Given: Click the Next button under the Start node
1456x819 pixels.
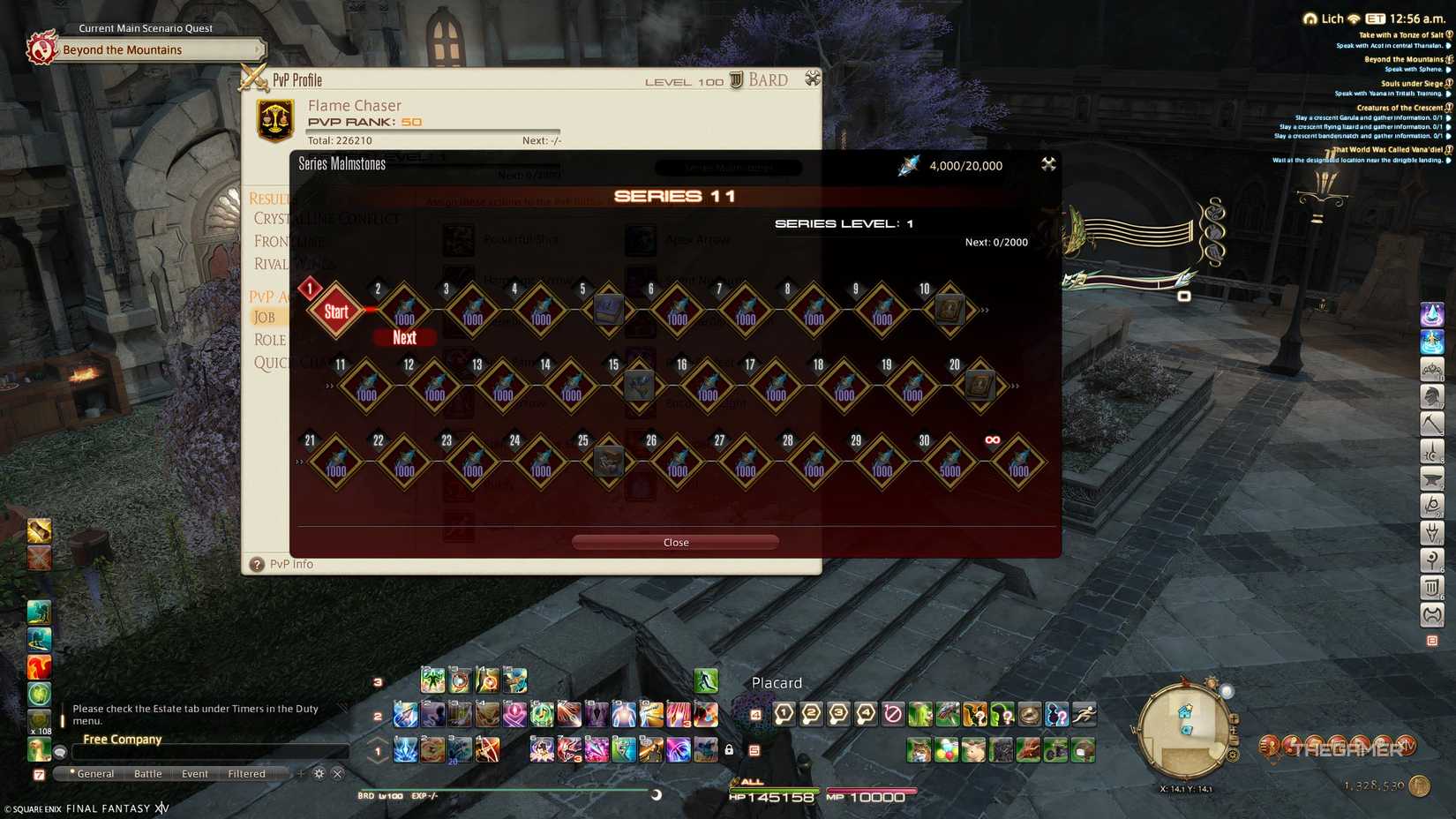Looking at the screenshot, I should coord(404,338).
